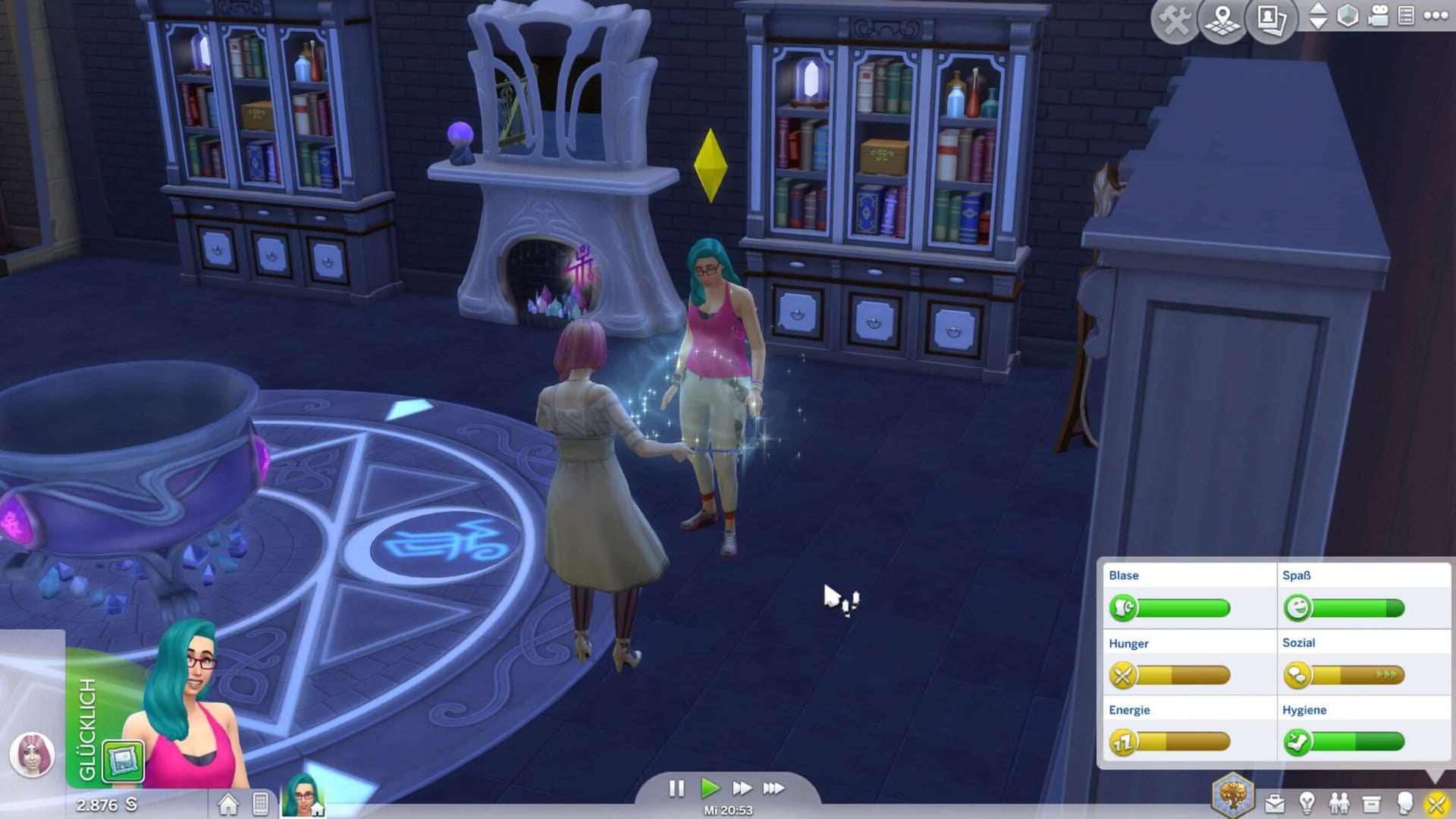This screenshot has height=819, width=1456.
Task: Set game speed to normal play
Action: (710, 789)
